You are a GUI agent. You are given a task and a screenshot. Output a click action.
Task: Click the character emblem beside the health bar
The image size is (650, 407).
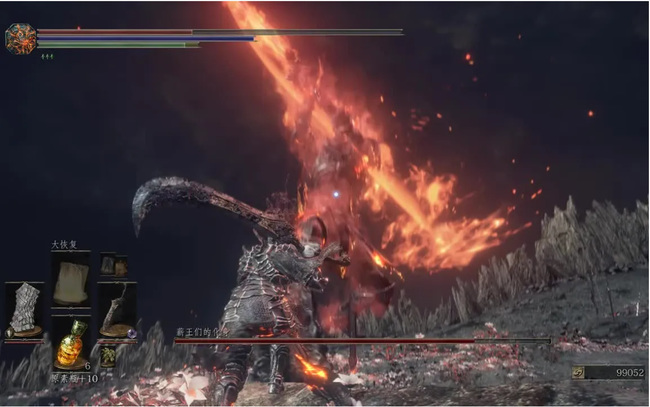[20, 38]
